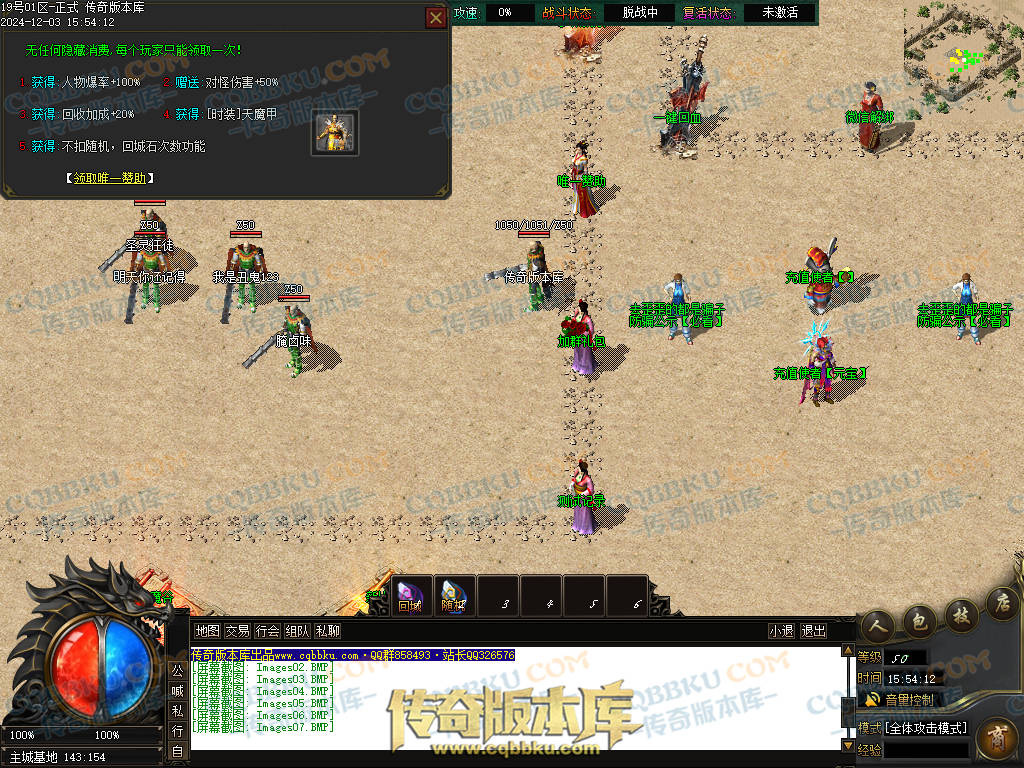This screenshot has width=1024, height=768.
Task: Open the 私聊 private chat button
Action: pyautogui.click(x=327, y=631)
